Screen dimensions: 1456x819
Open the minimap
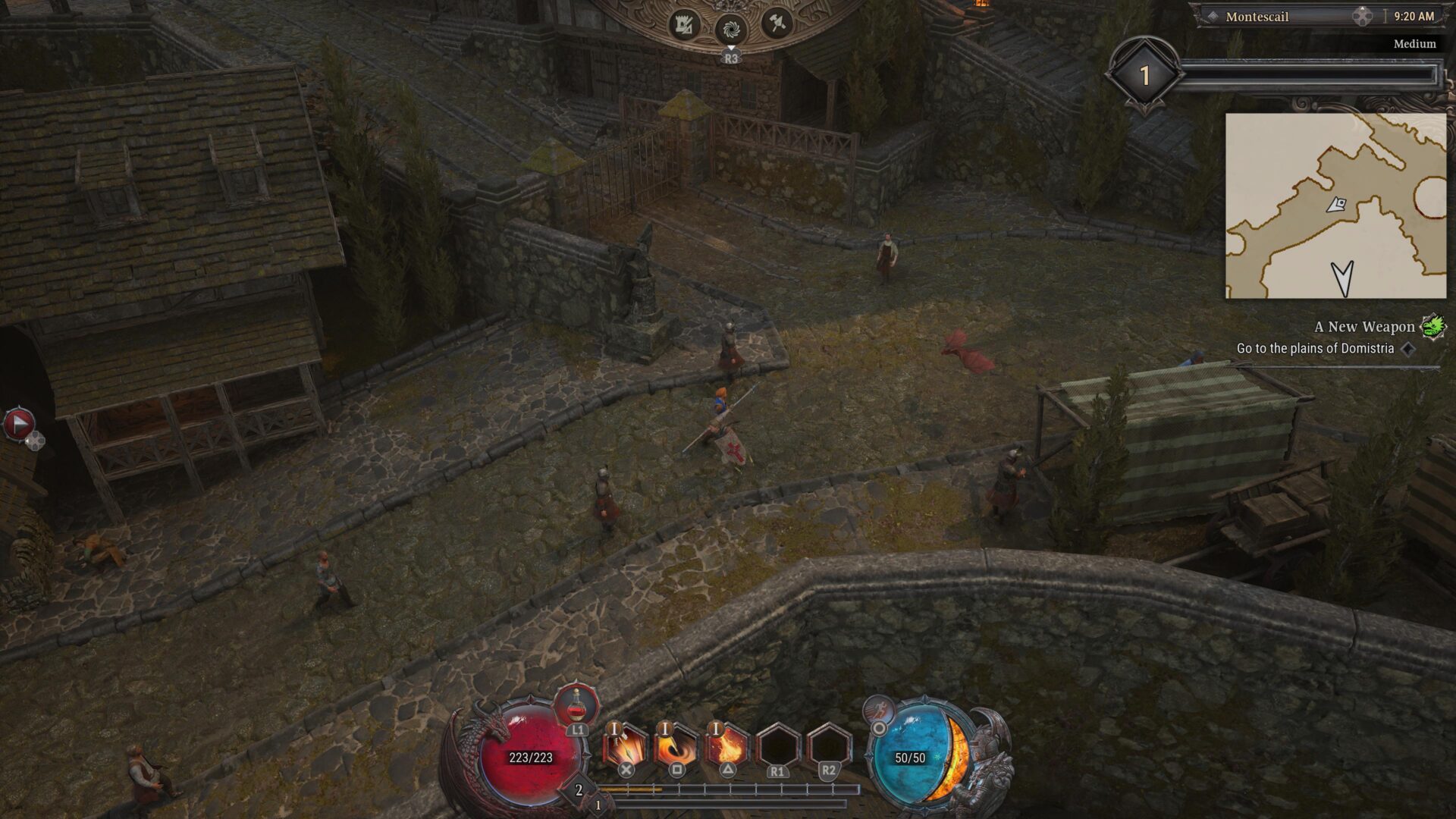pyautogui.click(x=1335, y=206)
